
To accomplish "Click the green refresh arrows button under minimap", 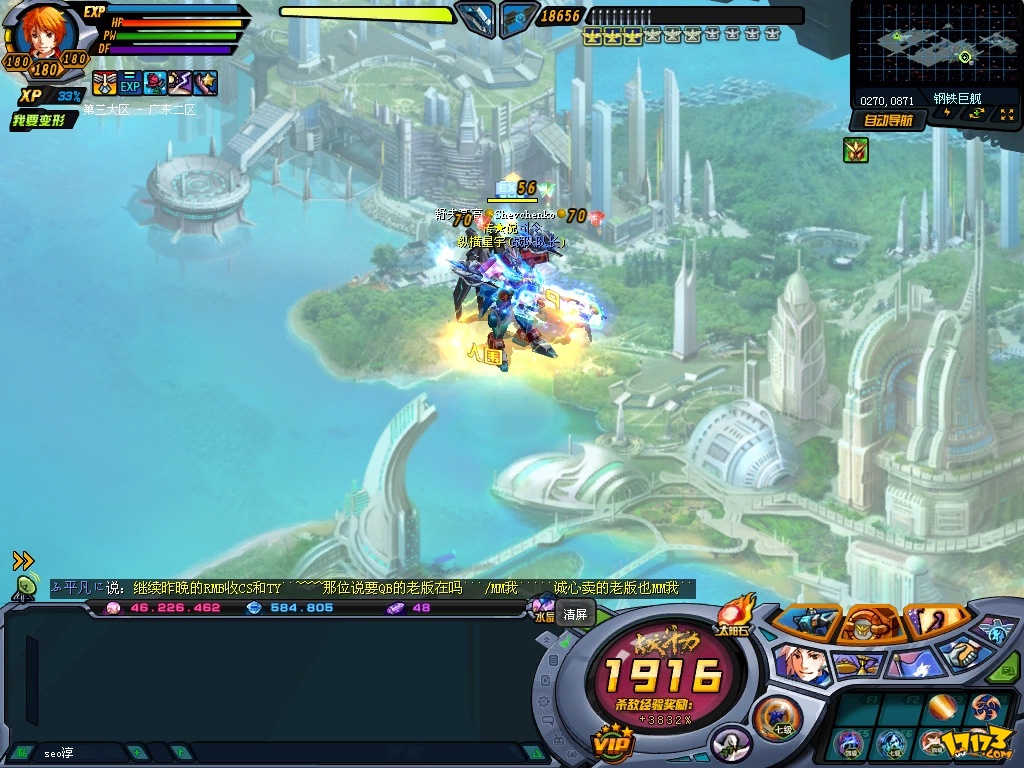I will pos(975,114).
